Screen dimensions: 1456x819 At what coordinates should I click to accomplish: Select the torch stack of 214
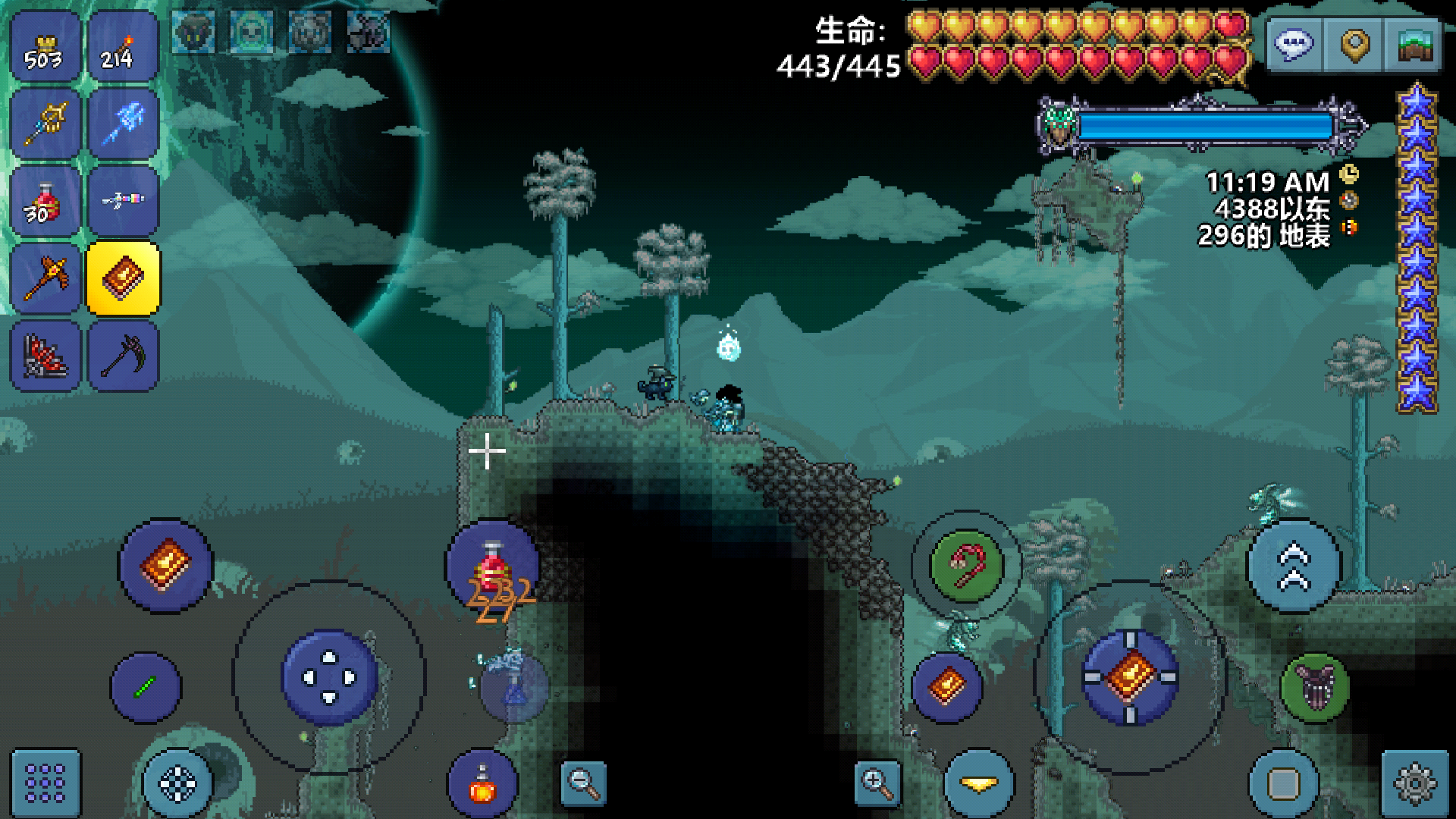coord(123,47)
